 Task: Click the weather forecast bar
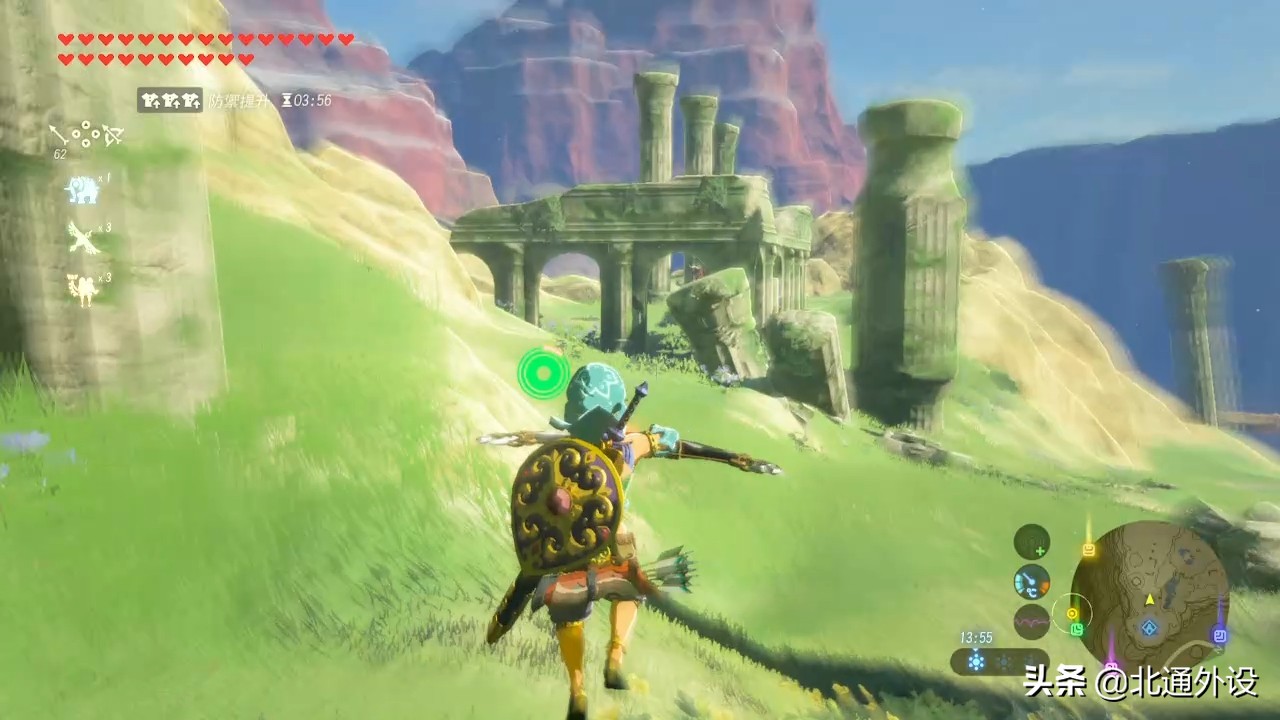[x=998, y=661]
